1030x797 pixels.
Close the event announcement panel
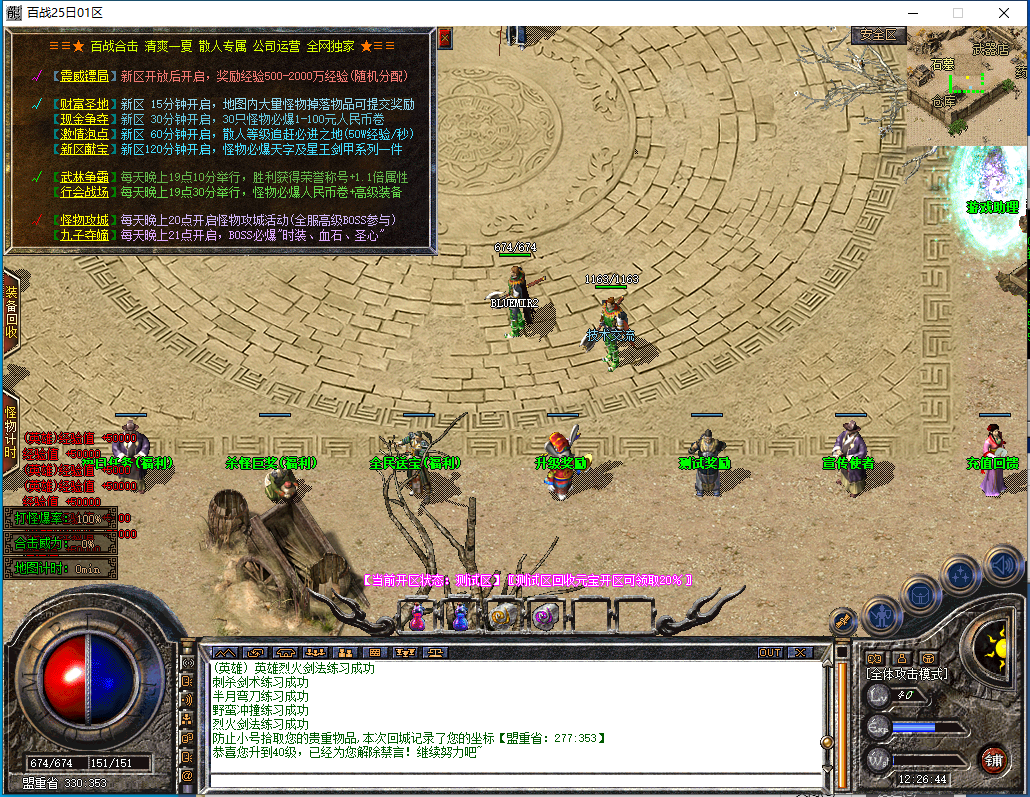click(445, 38)
